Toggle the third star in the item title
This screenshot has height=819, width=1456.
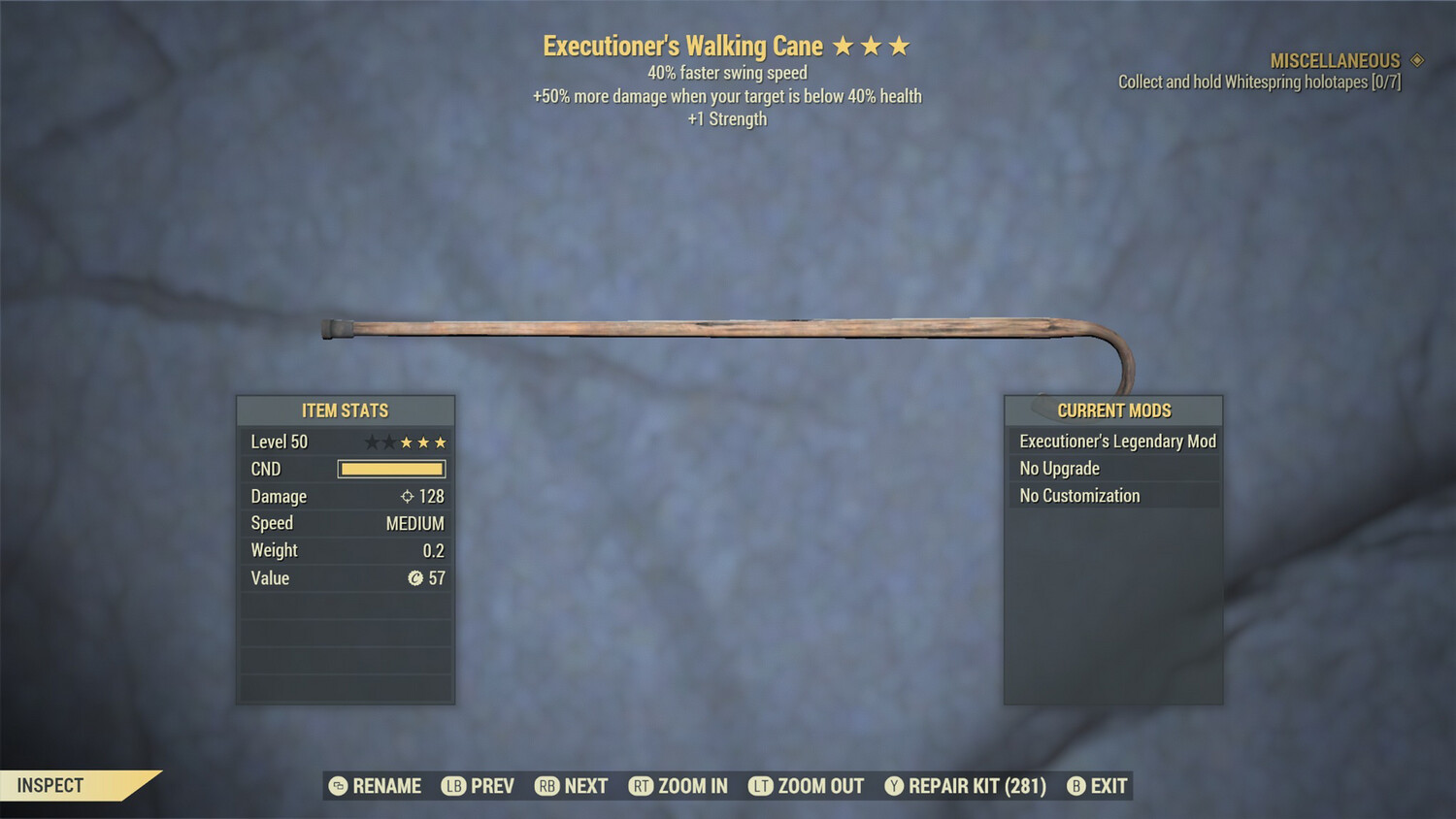click(899, 45)
